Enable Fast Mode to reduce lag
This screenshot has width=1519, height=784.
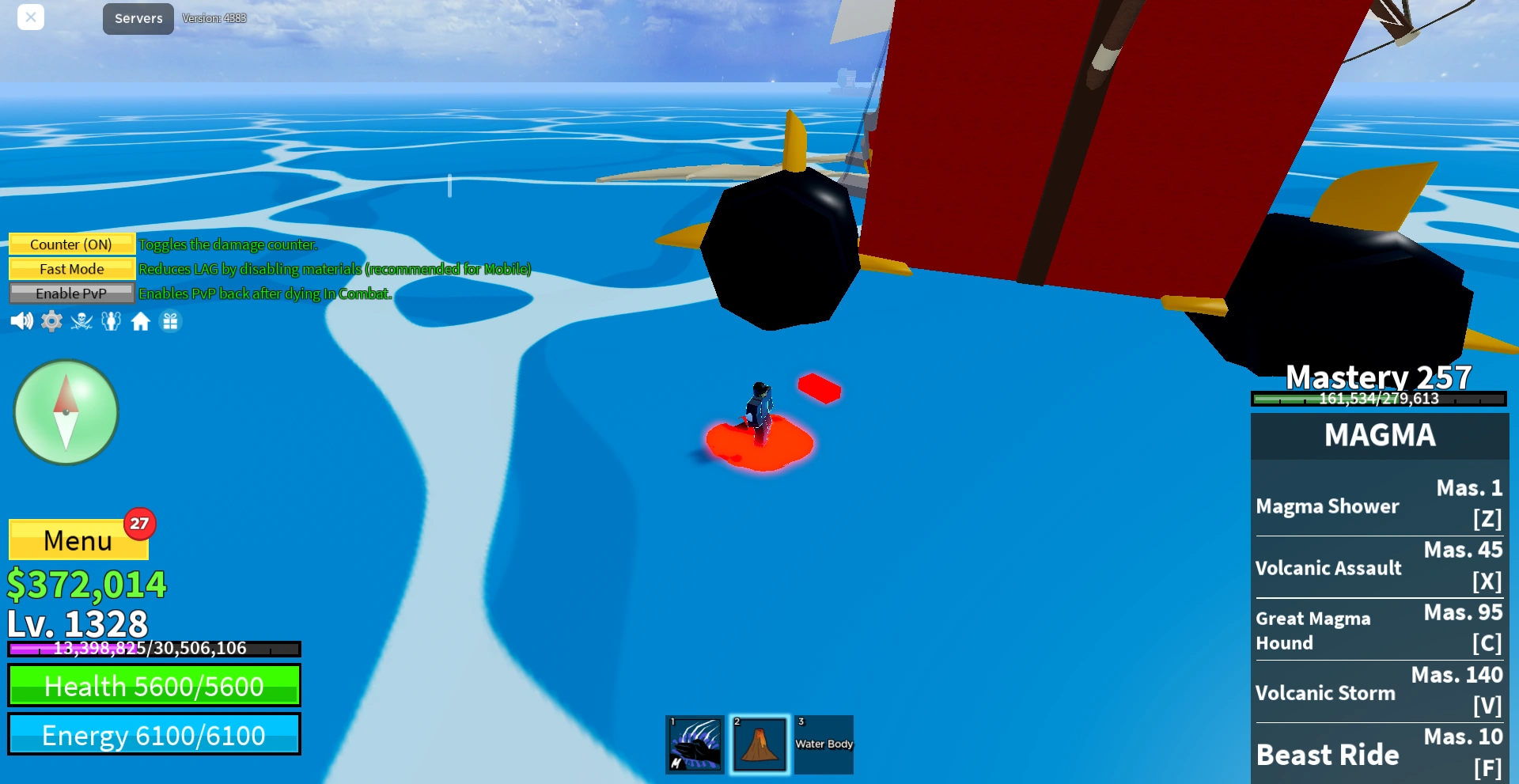pos(71,268)
